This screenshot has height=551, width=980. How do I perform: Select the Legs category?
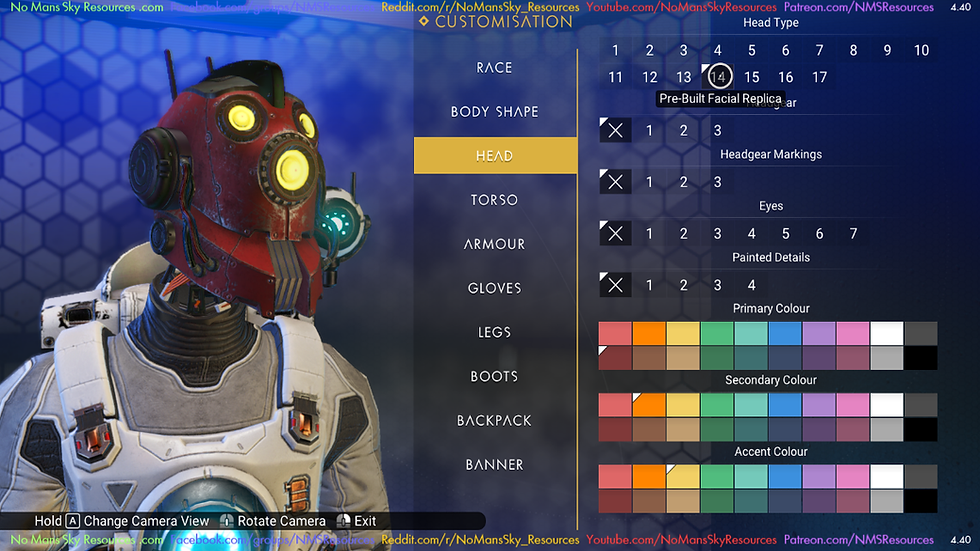pos(495,332)
